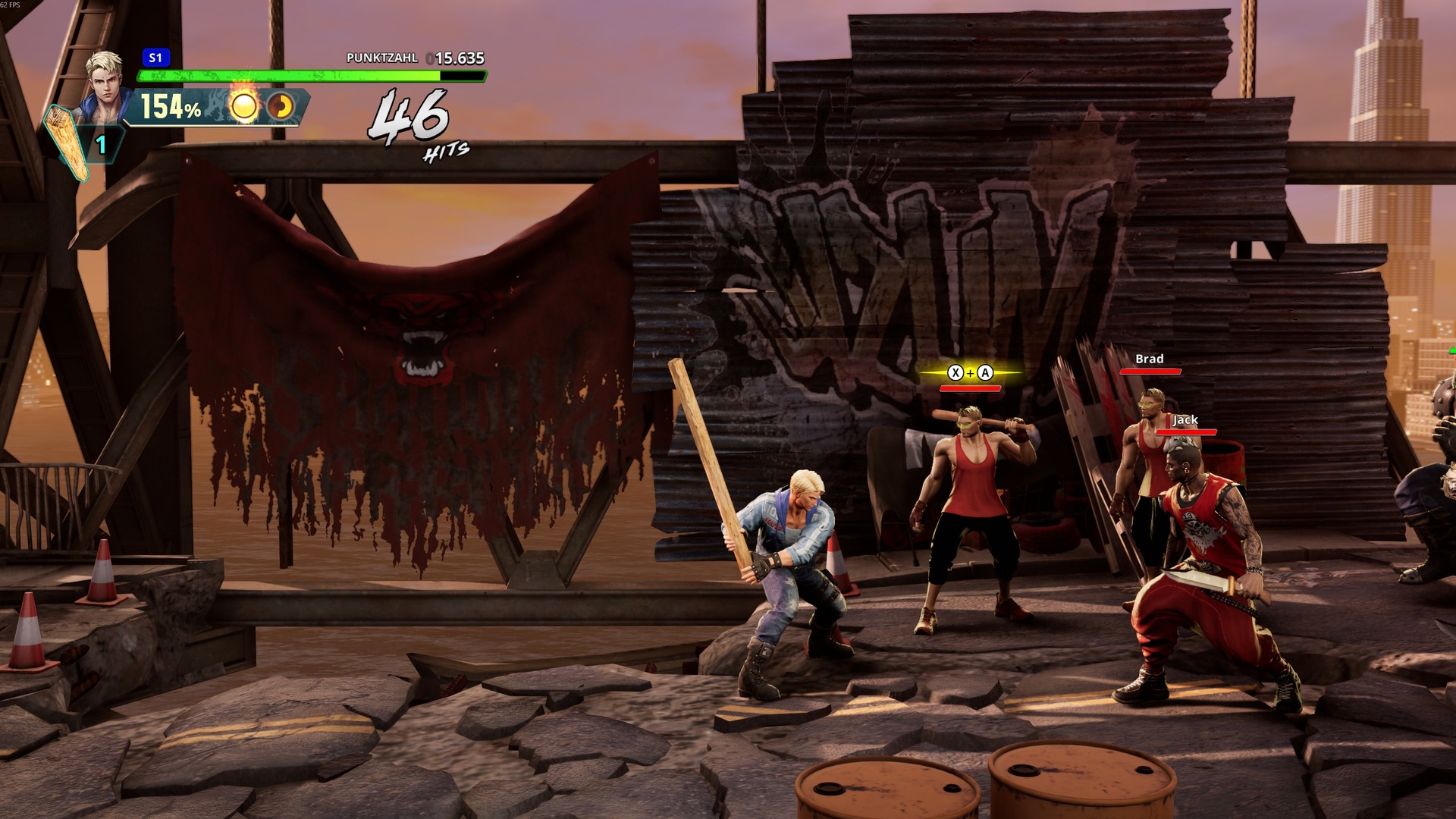Click the blue S1 player badge

155,58
